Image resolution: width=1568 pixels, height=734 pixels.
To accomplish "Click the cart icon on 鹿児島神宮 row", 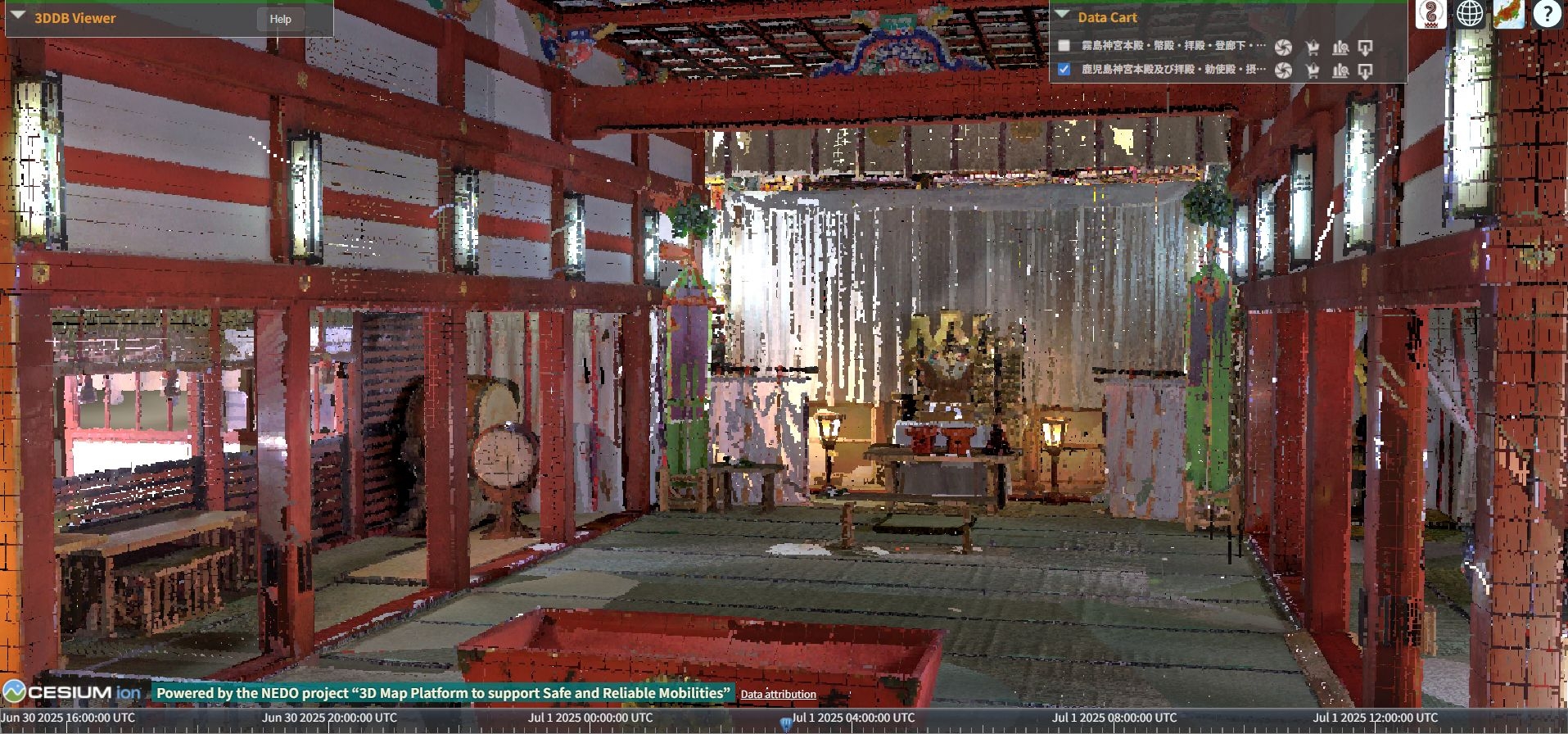I will click(x=1313, y=70).
